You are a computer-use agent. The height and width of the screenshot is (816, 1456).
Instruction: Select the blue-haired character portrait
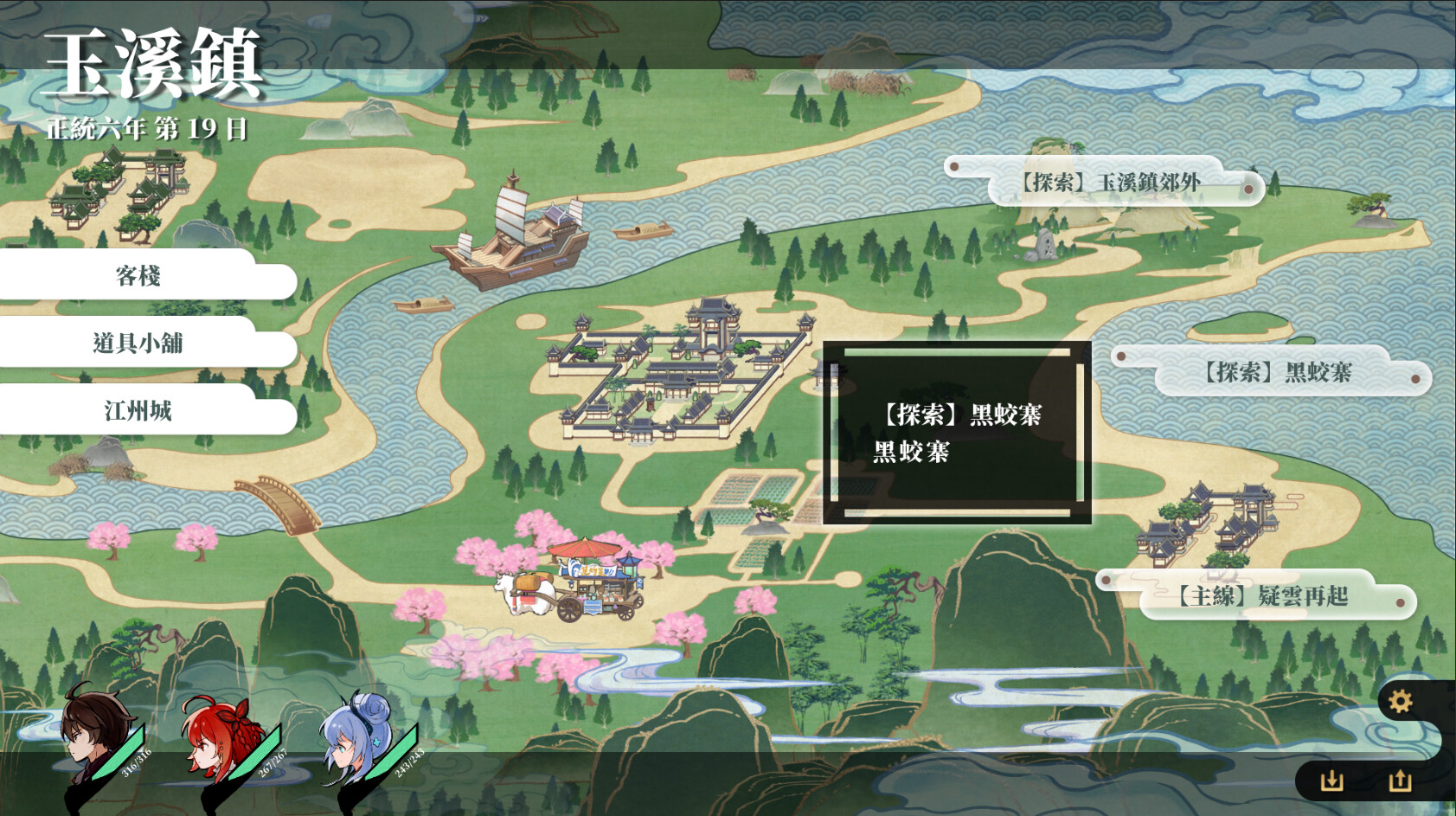pyautogui.click(x=356, y=736)
